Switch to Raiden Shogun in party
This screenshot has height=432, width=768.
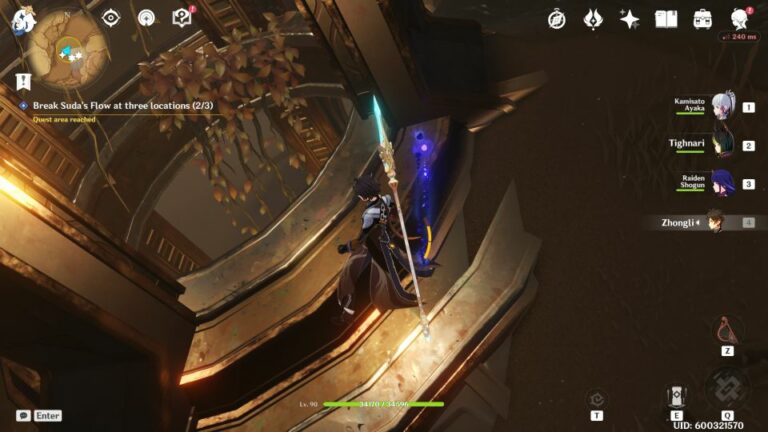click(722, 182)
